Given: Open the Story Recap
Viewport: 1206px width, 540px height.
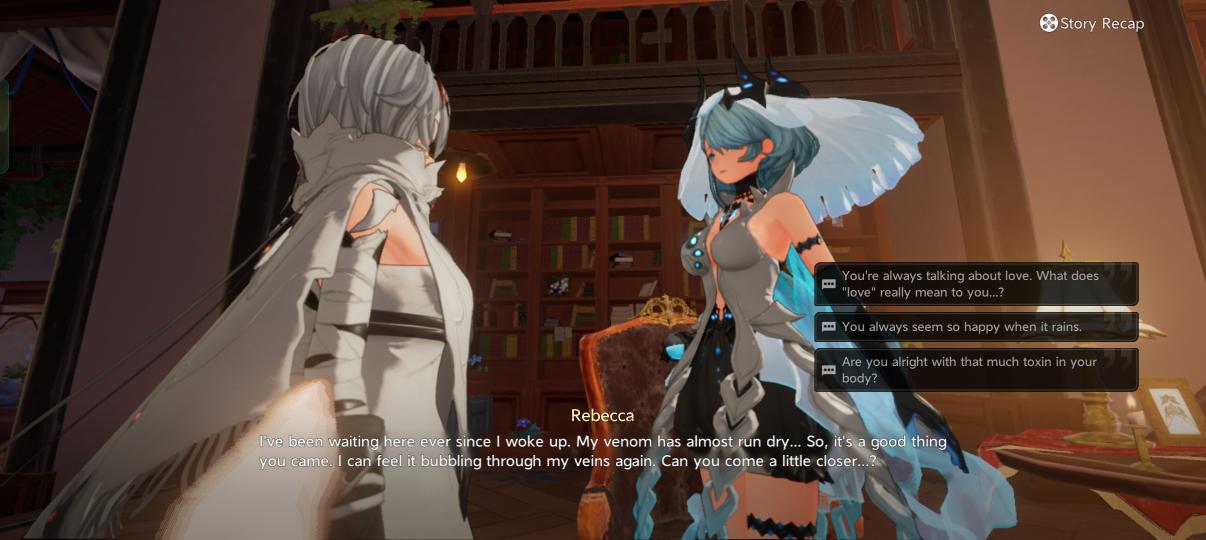Looking at the screenshot, I should [x=1091, y=23].
